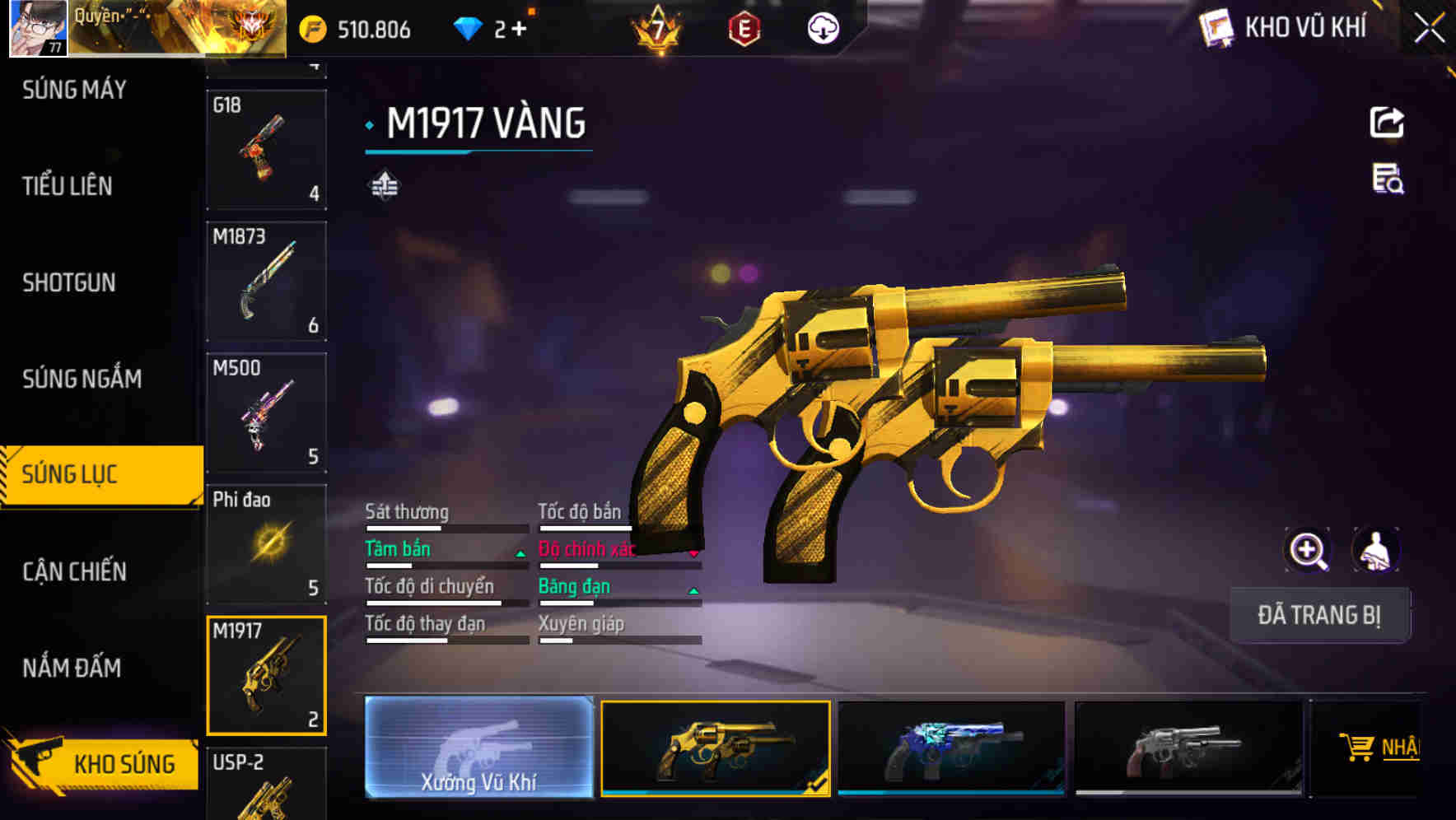Select the M500 weapon tile
This screenshot has width=1456, height=820.
pyautogui.click(x=266, y=412)
